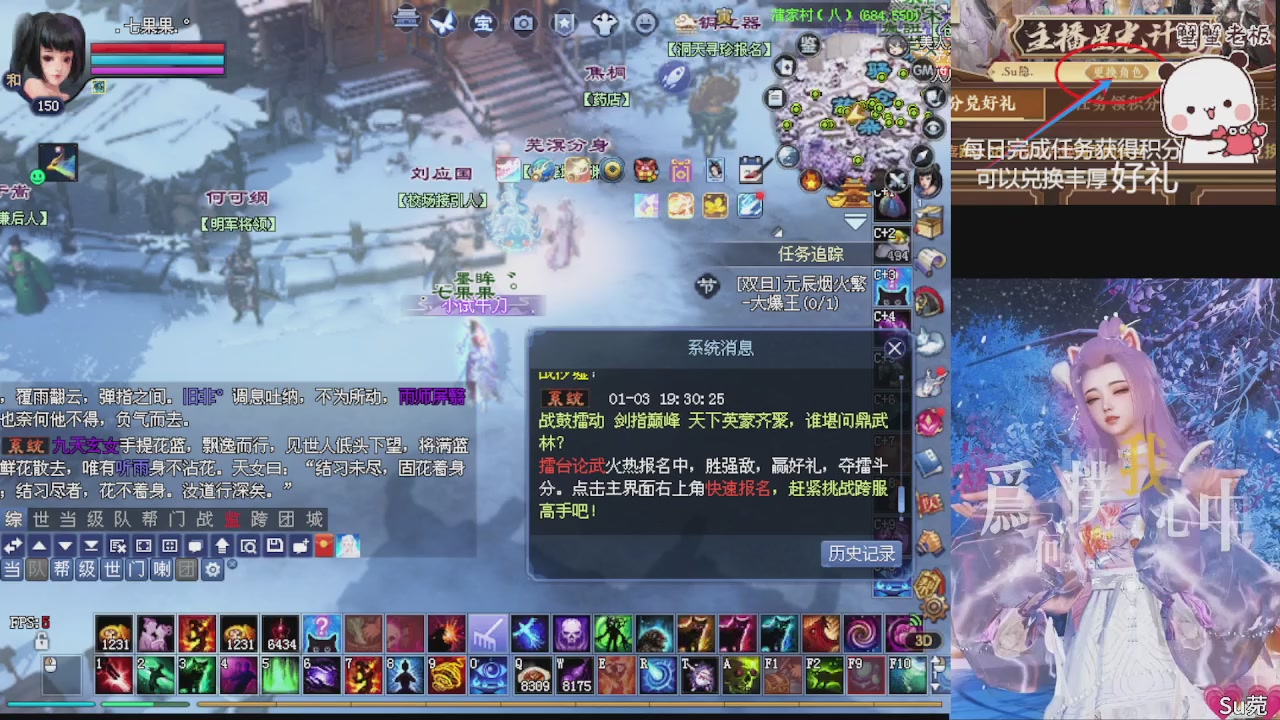Click the 历史记录 history button
The height and width of the screenshot is (720, 1280).
coord(861,554)
